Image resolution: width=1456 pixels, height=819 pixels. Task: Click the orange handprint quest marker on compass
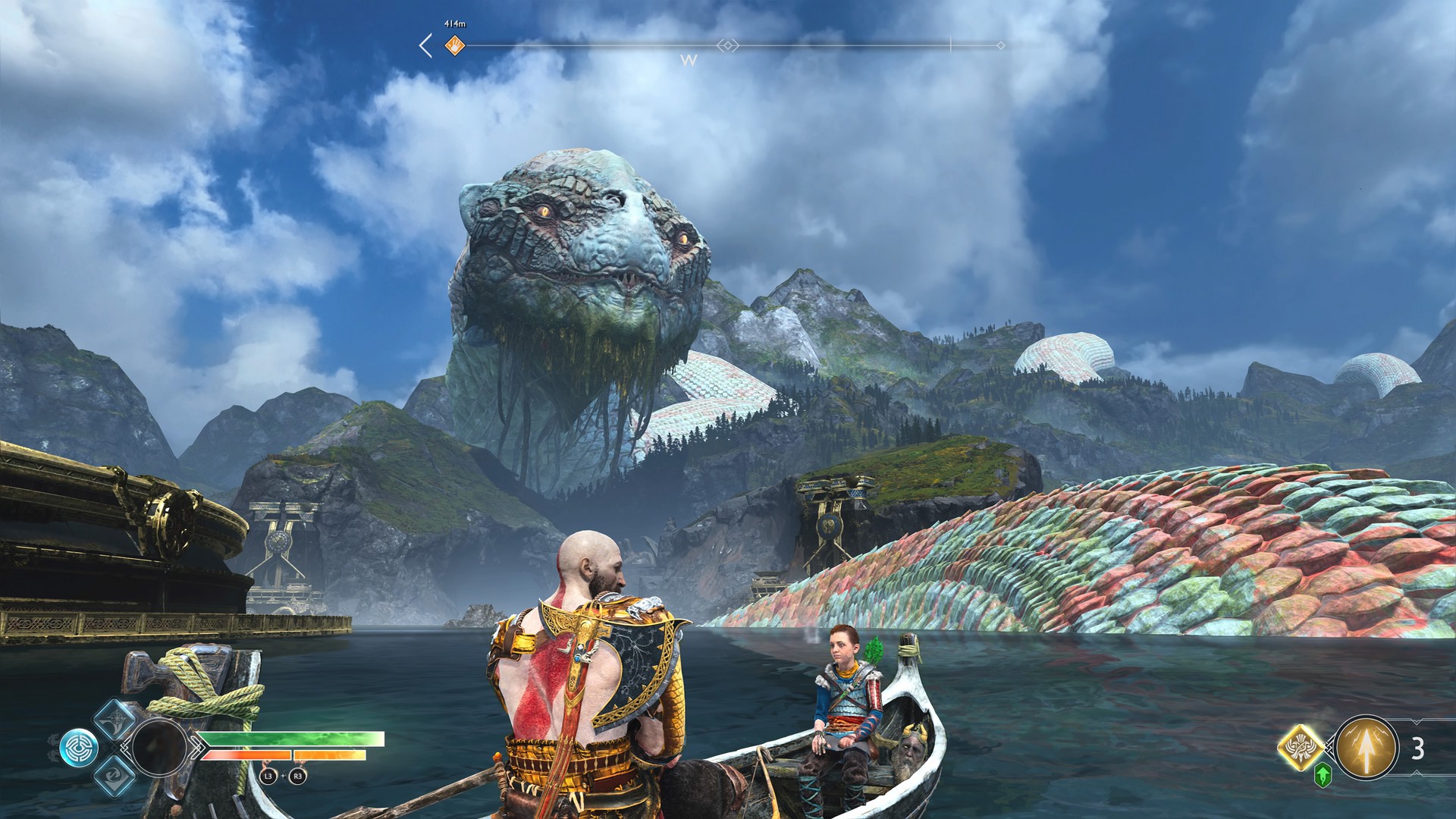[x=454, y=45]
